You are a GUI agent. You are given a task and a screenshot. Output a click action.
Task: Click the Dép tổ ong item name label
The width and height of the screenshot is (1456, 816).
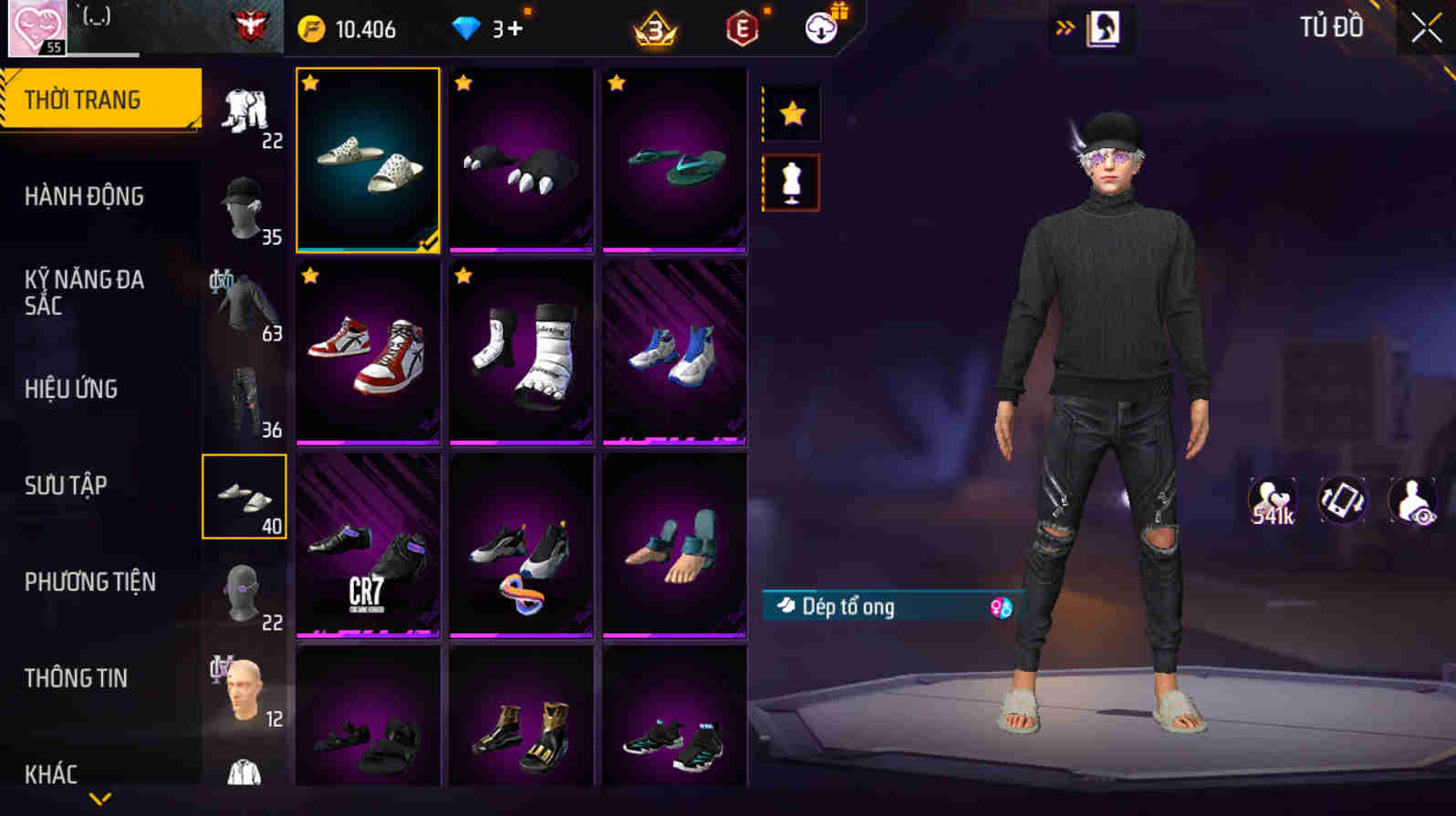click(848, 607)
